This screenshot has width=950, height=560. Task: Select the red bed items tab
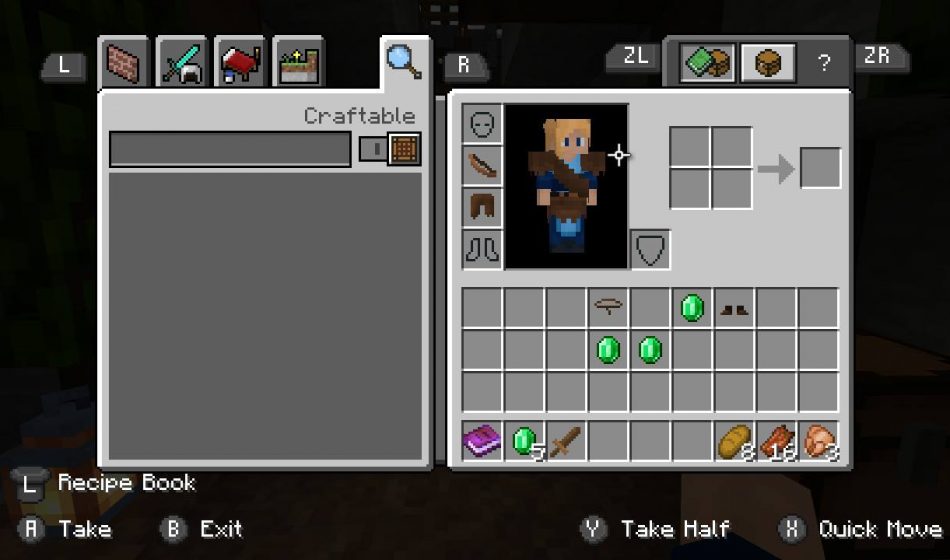(x=240, y=63)
